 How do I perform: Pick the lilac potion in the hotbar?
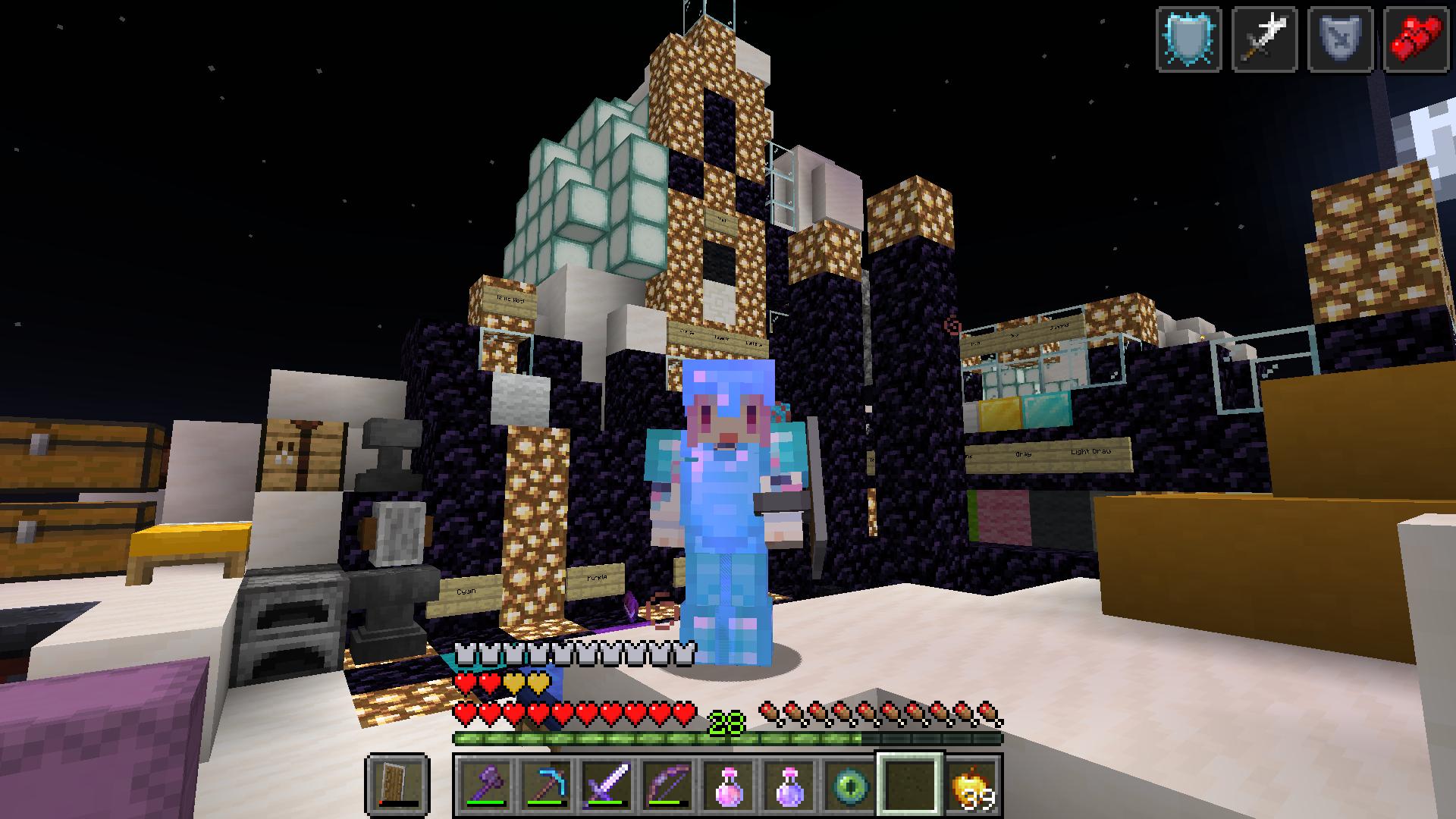pyautogui.click(x=789, y=783)
